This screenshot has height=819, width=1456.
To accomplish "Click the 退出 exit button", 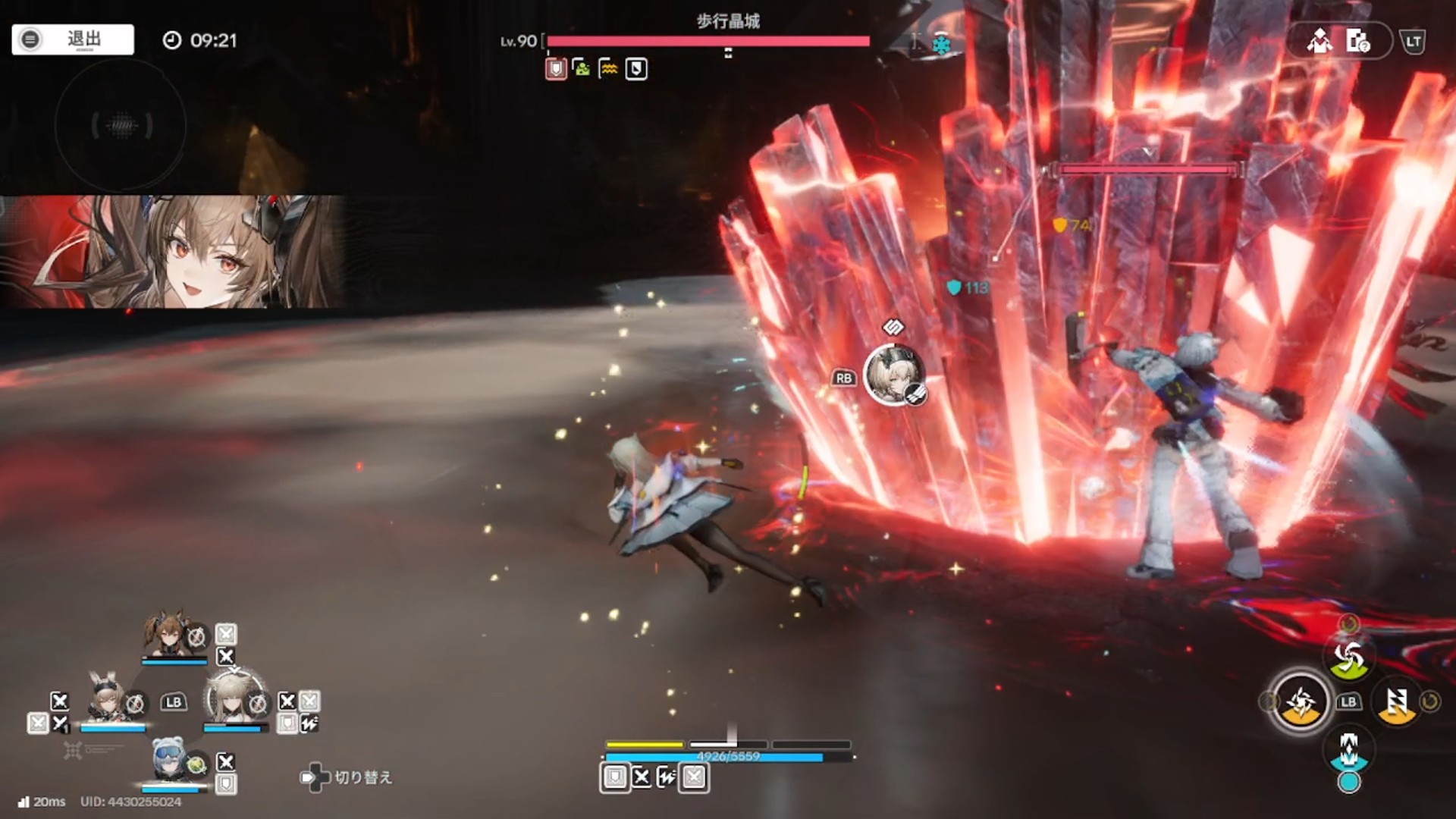I will tap(73, 39).
